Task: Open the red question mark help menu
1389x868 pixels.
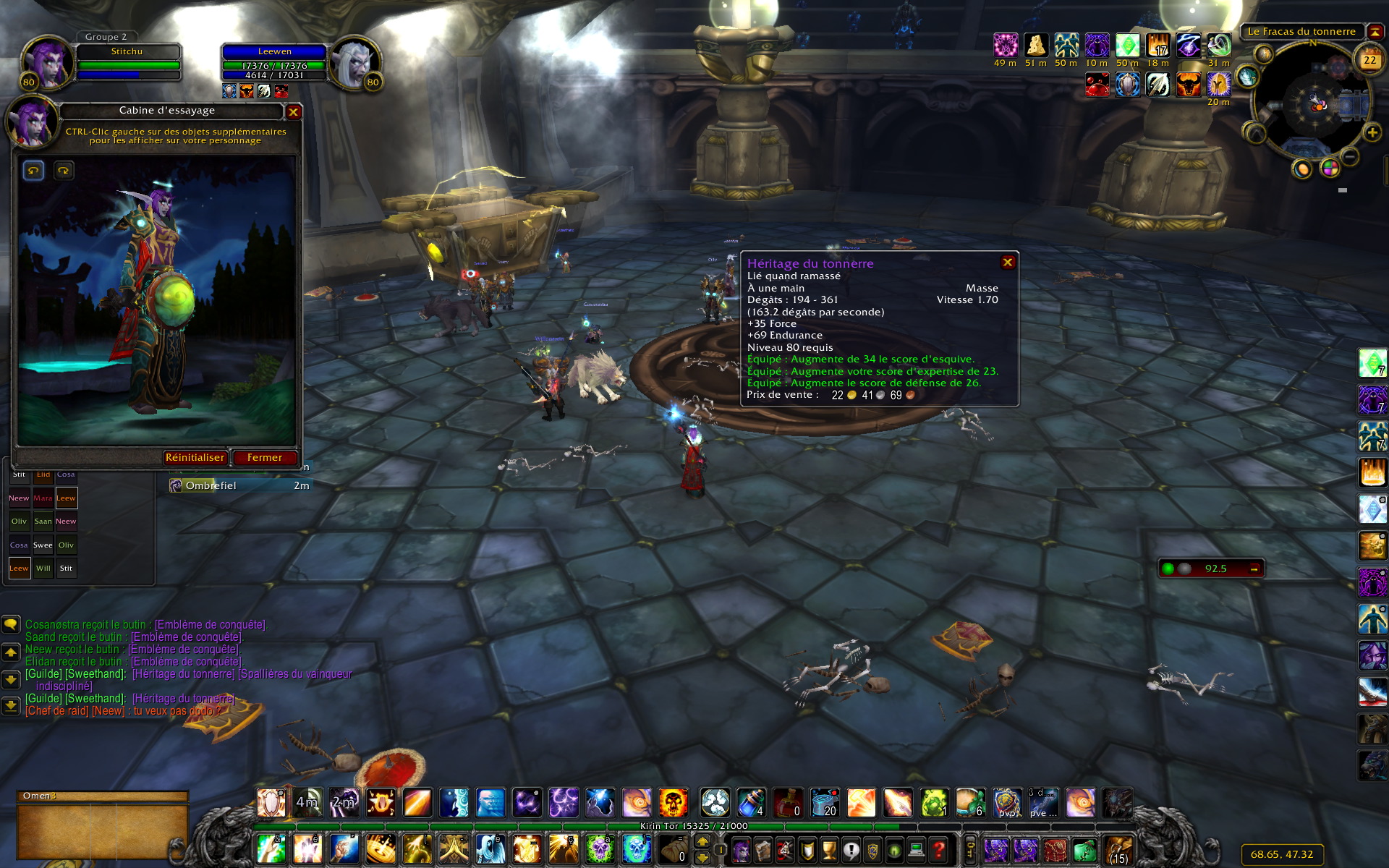Action: click(938, 849)
